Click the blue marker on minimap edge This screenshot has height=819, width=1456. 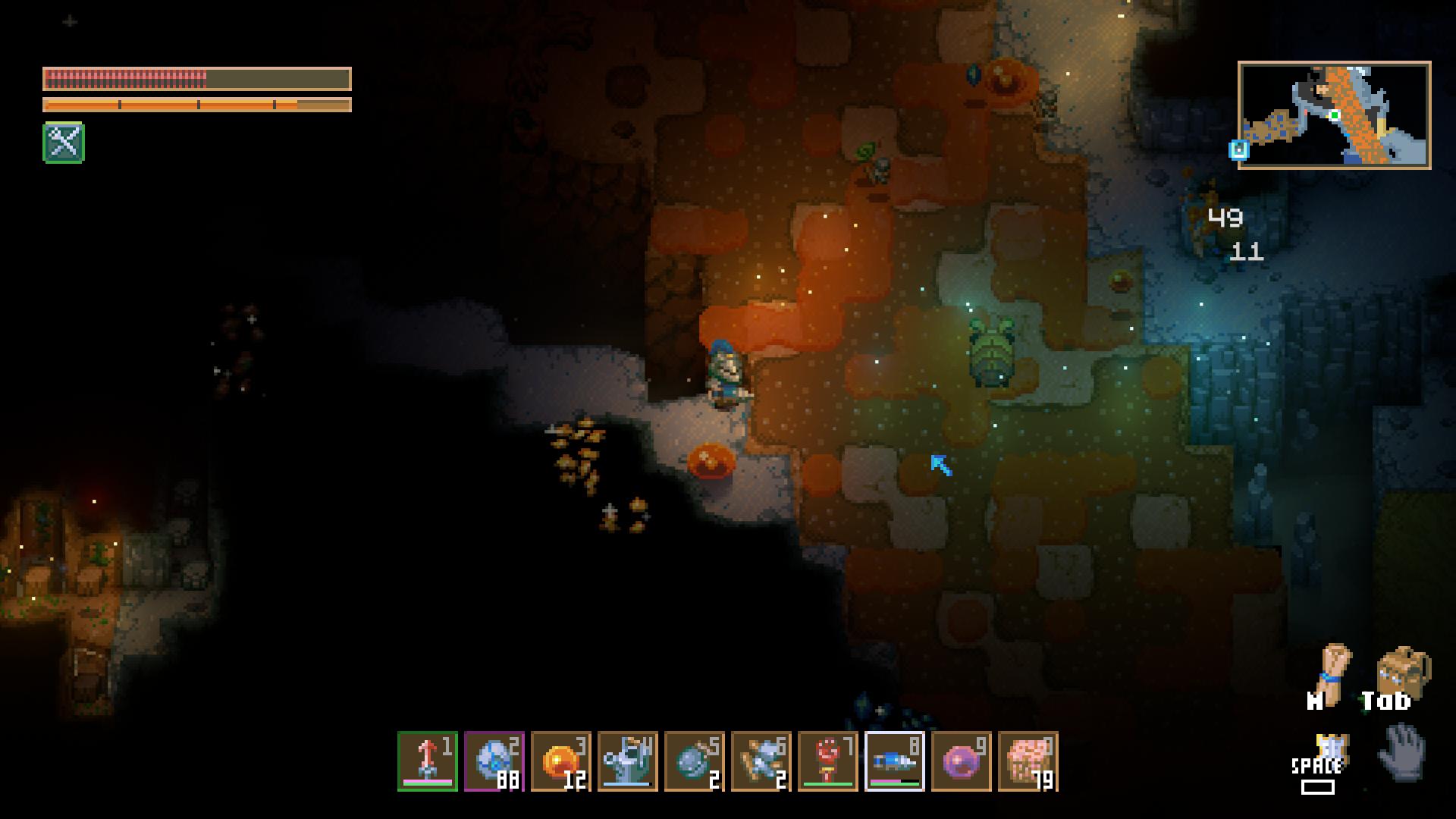click(x=1239, y=149)
